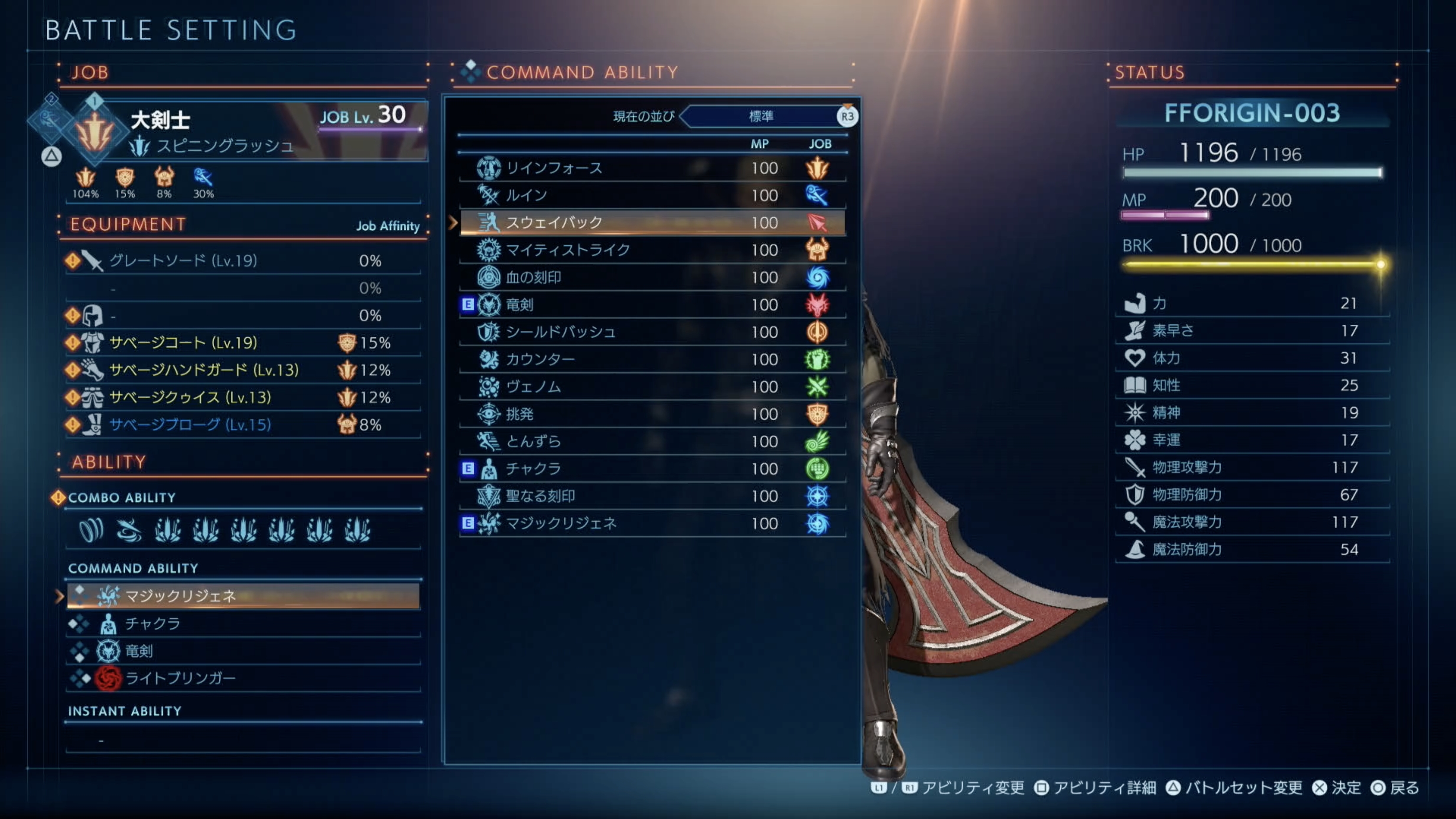Viewport: 1456px width, 819px height.
Task: Choose the サベージブローグ boots slot
Action: coord(243,425)
